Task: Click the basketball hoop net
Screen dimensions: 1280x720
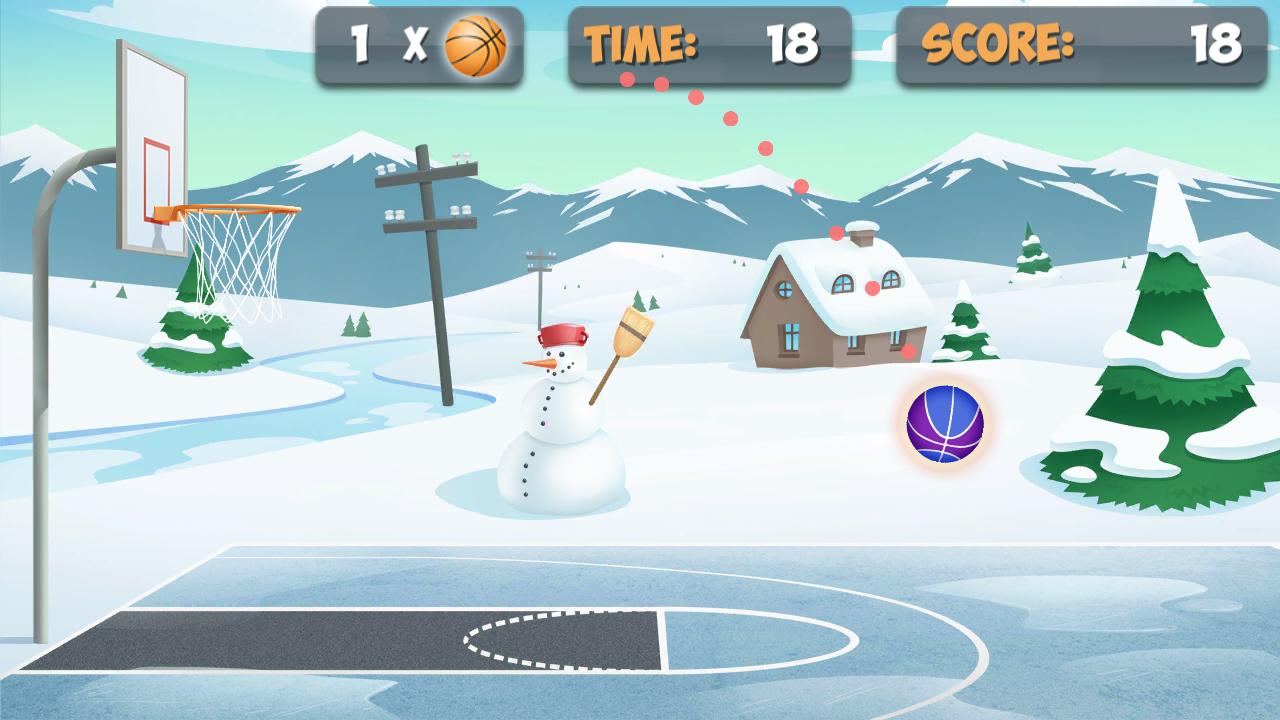Action: [x=237, y=265]
